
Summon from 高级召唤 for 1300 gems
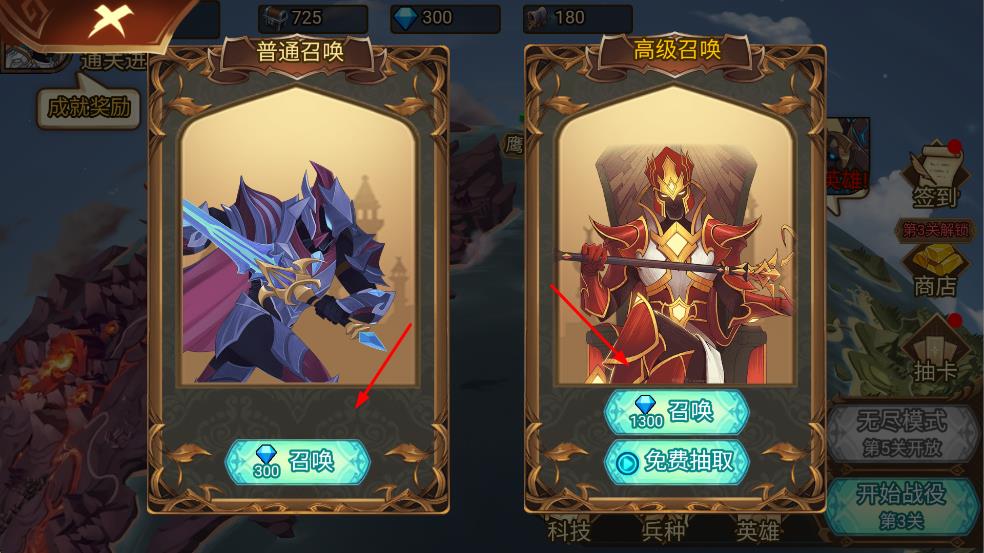tap(676, 411)
